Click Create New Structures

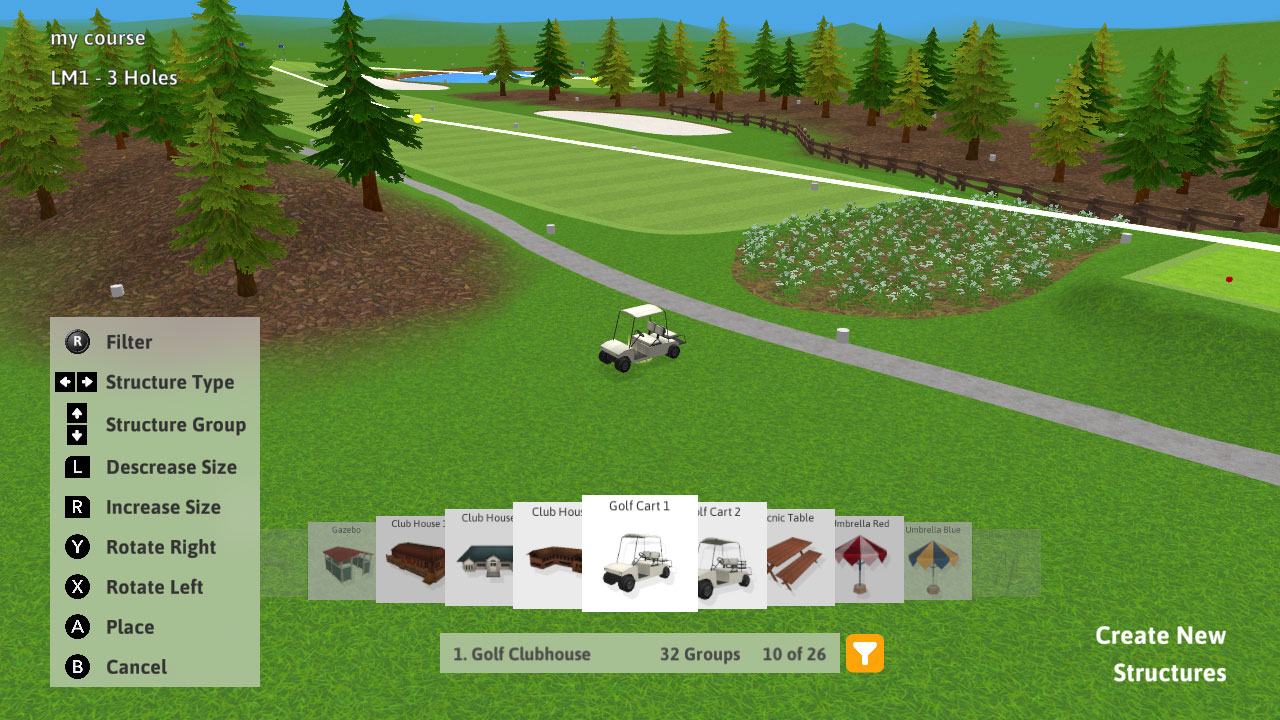point(1160,653)
